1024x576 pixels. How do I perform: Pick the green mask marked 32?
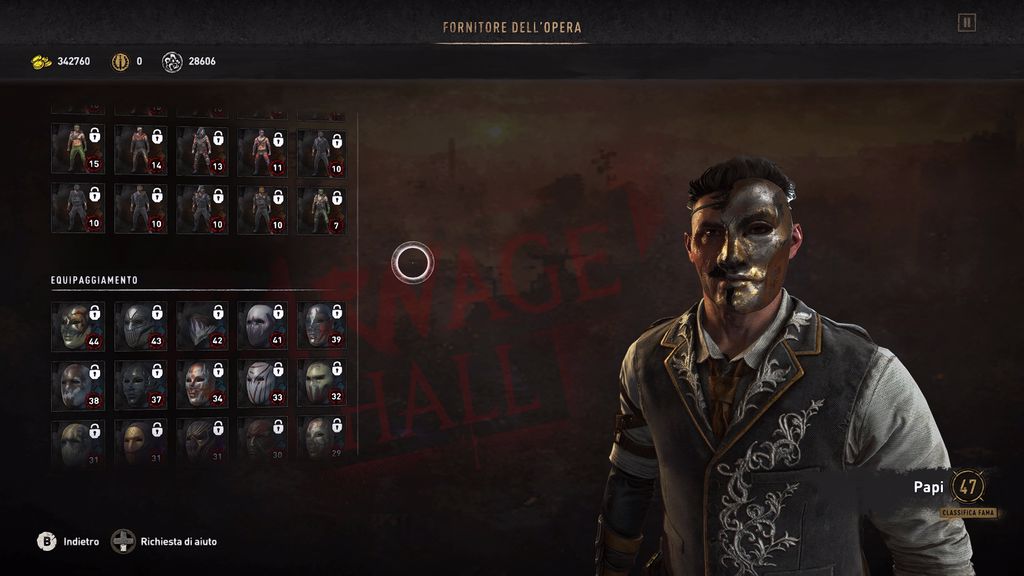click(322, 384)
